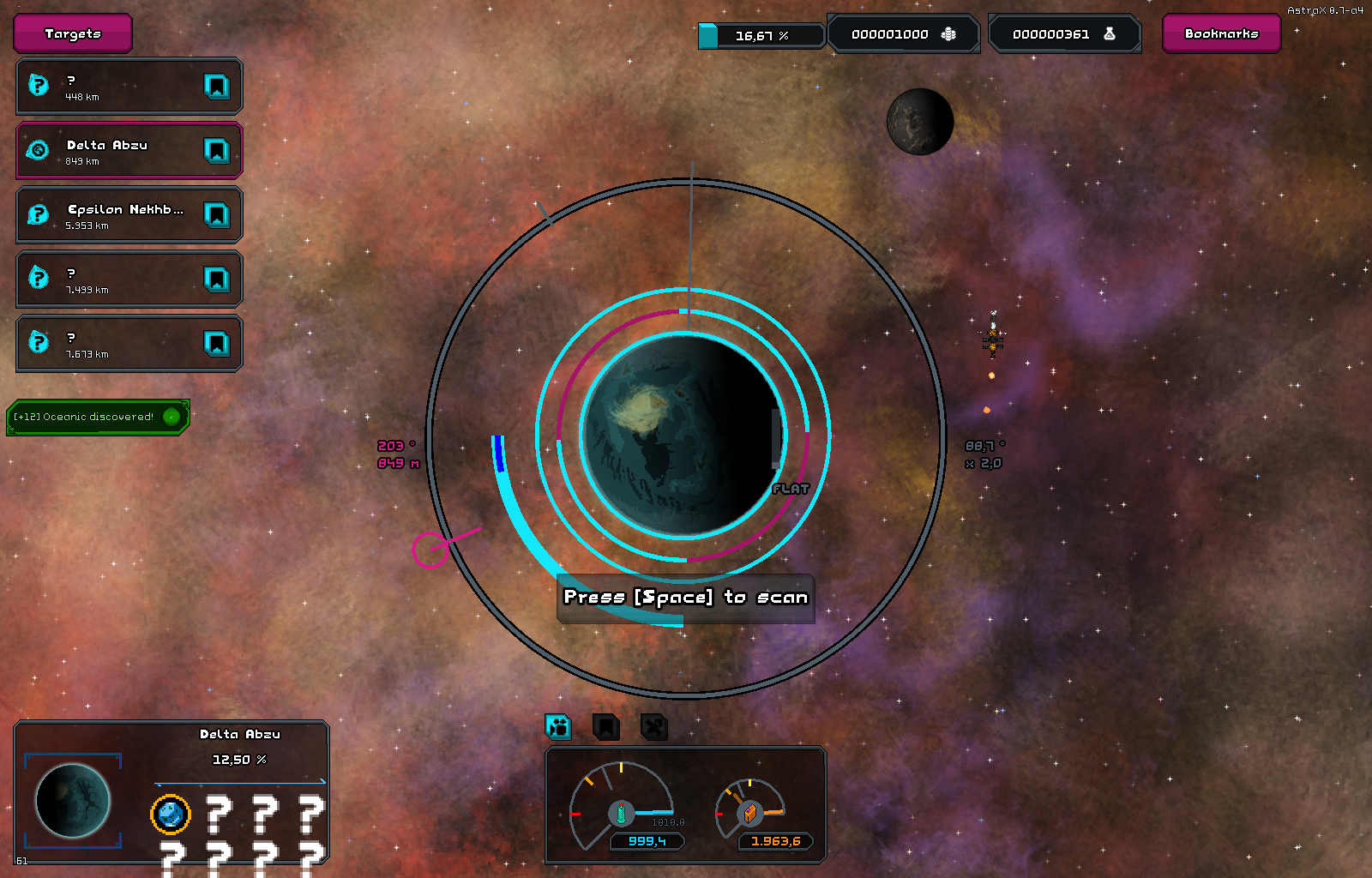The width and height of the screenshot is (1372, 878).
Task: Bookmark the unknown 448 km target
Action: tap(216, 87)
